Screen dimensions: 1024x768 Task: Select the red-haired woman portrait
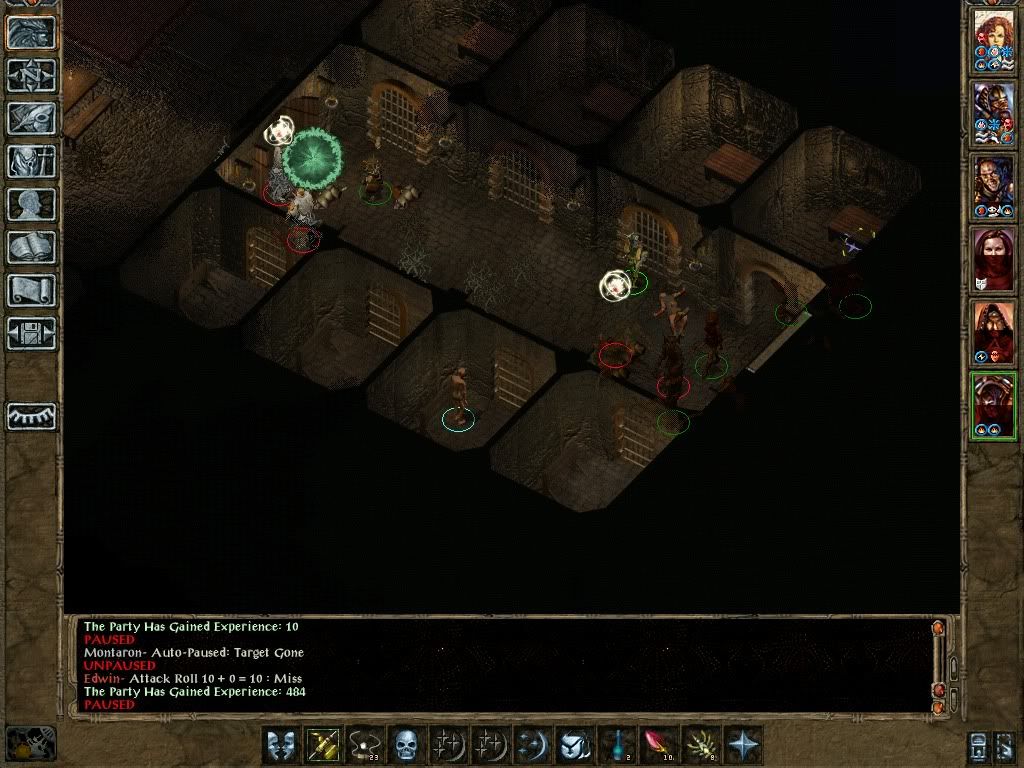point(994,40)
